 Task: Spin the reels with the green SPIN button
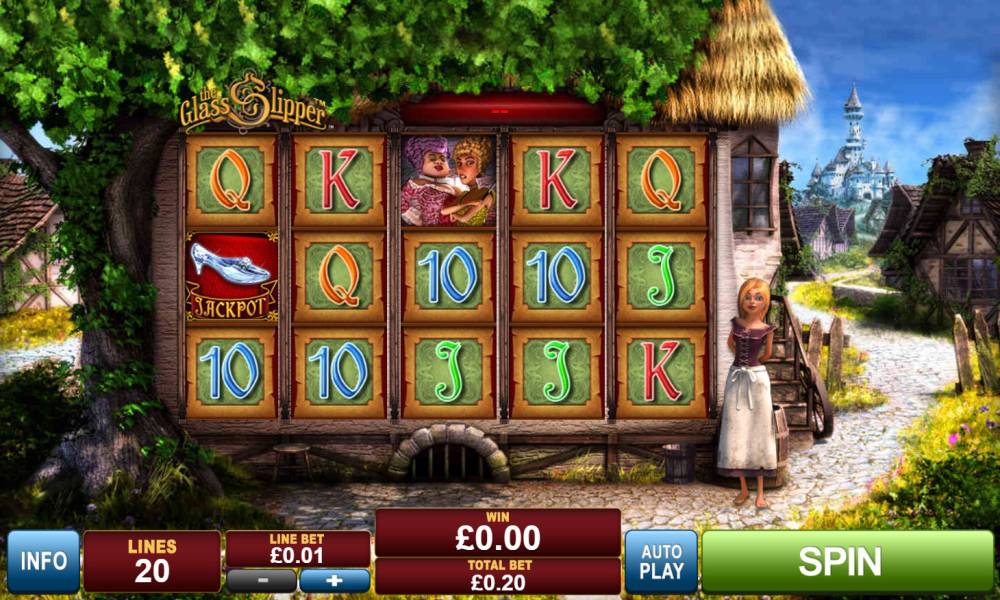click(847, 561)
